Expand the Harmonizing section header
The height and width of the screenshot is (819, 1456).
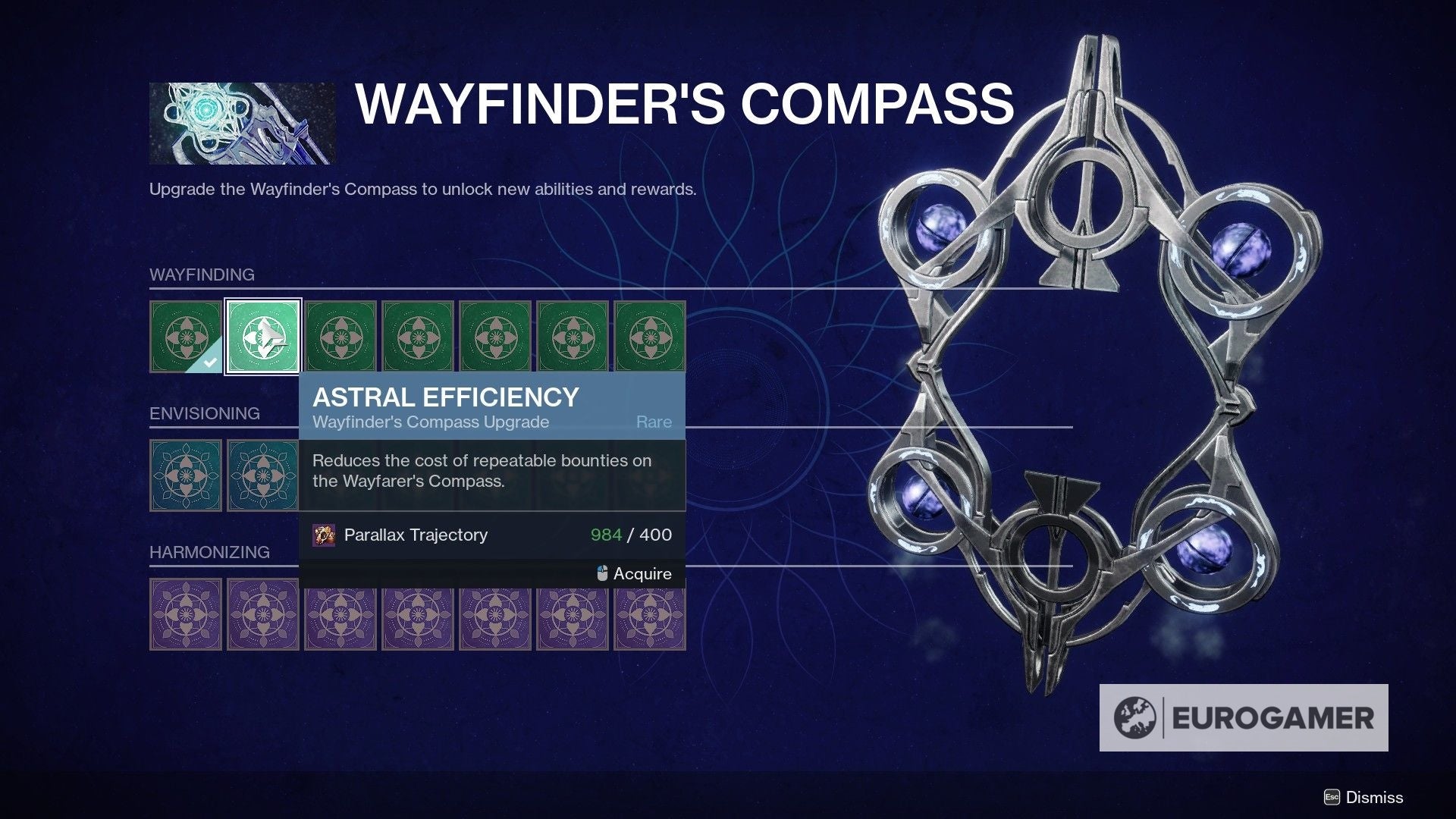point(210,552)
